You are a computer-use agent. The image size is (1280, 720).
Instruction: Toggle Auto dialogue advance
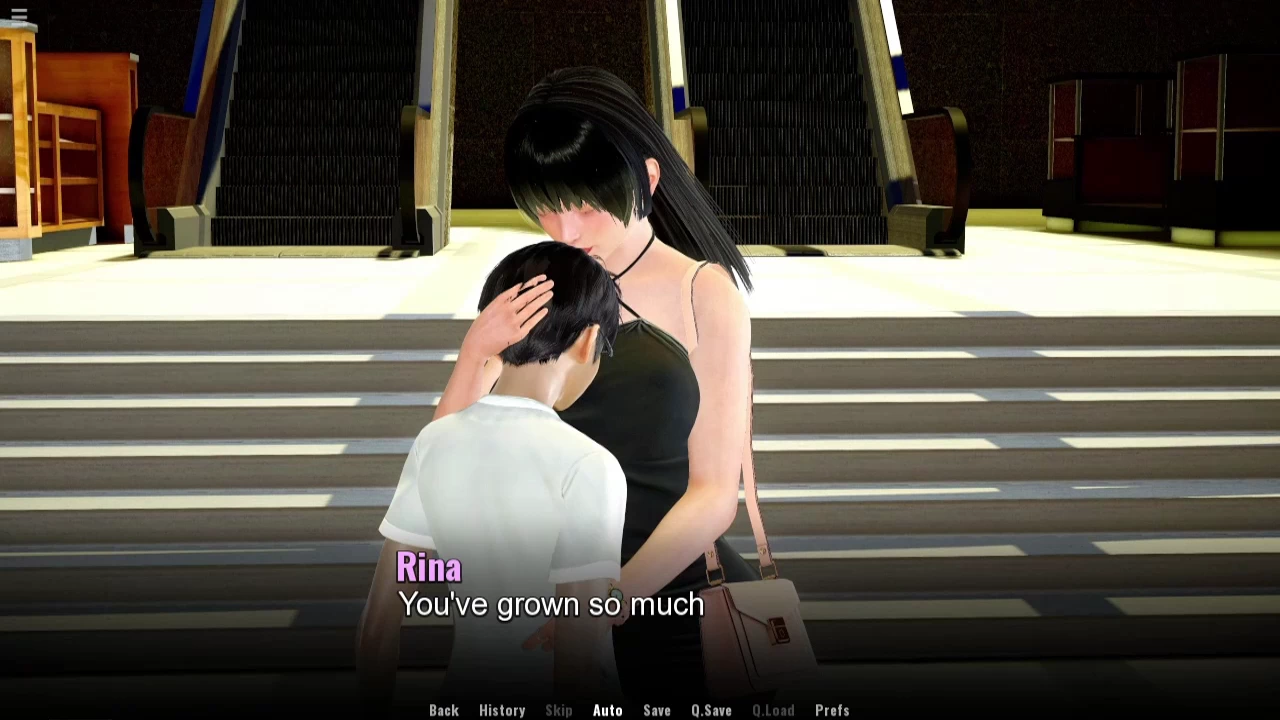point(607,710)
